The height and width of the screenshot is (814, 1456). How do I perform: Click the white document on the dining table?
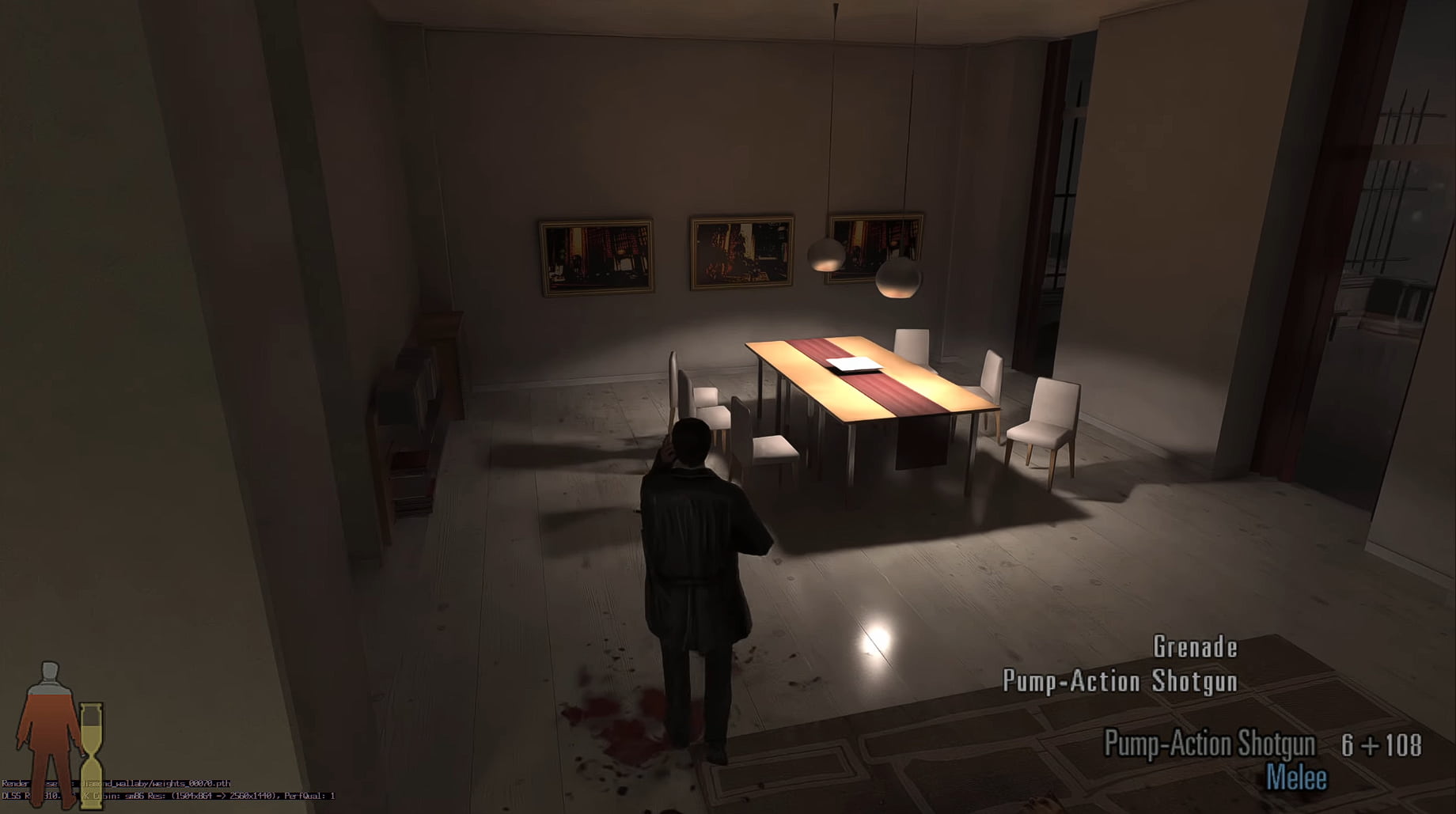tap(854, 362)
